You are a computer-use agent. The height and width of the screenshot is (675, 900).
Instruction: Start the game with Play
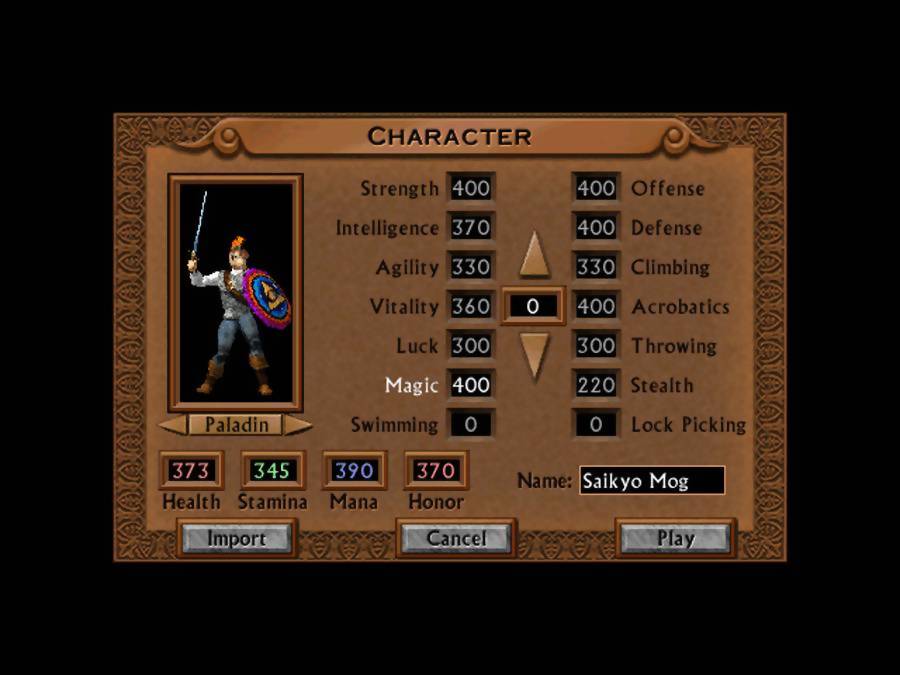tap(675, 538)
